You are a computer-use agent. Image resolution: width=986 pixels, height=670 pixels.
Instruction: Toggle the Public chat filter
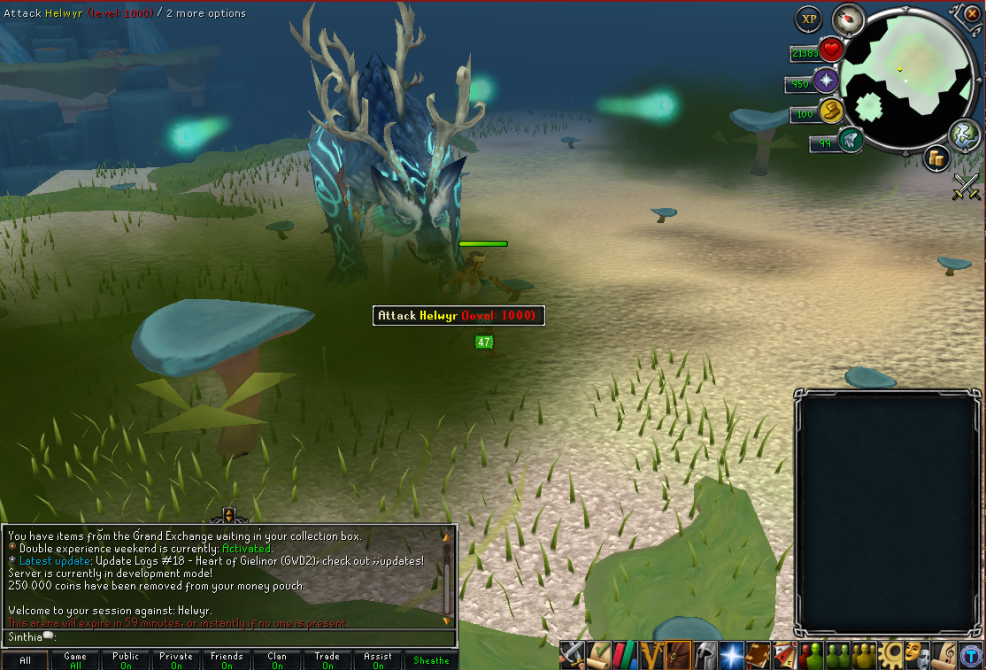[x=126, y=660]
